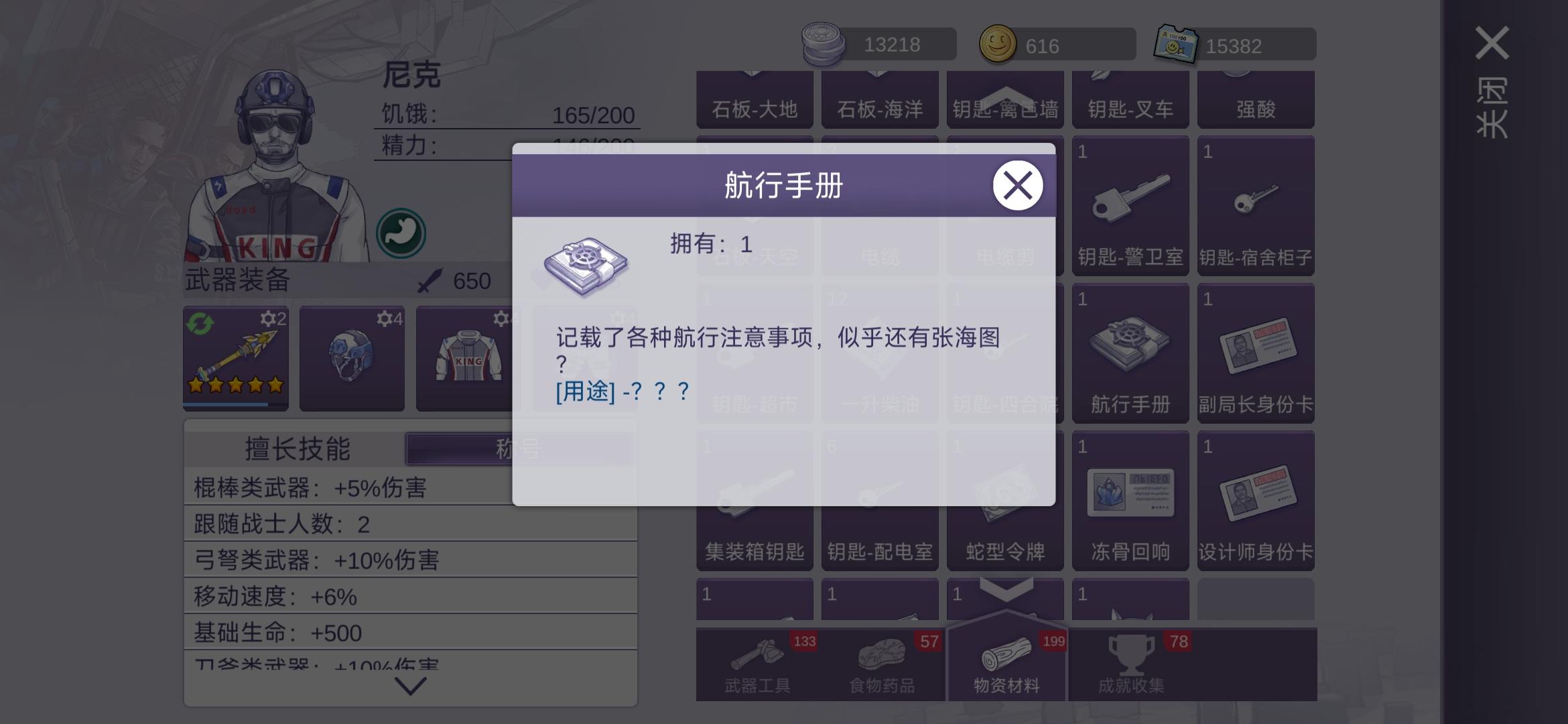
Task: View the 副局长身份卡 ID card
Action: [x=1256, y=353]
